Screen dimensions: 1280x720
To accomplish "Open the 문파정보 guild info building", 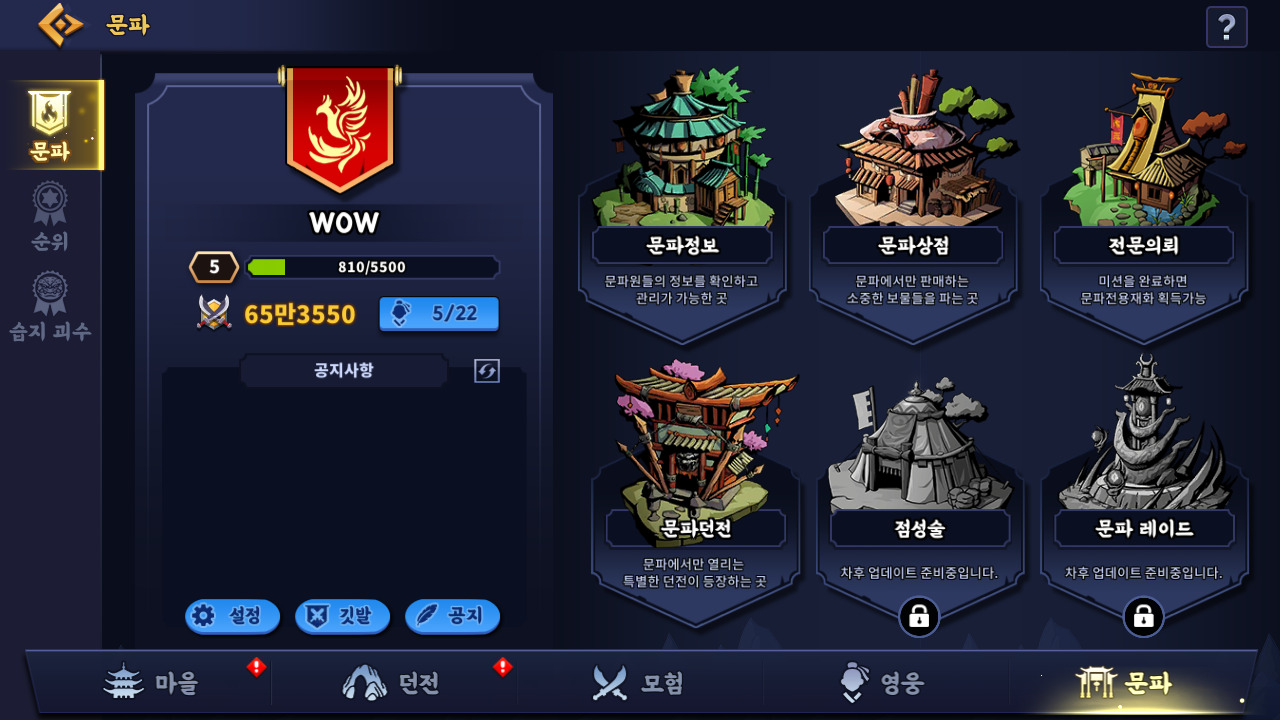I will tap(682, 190).
